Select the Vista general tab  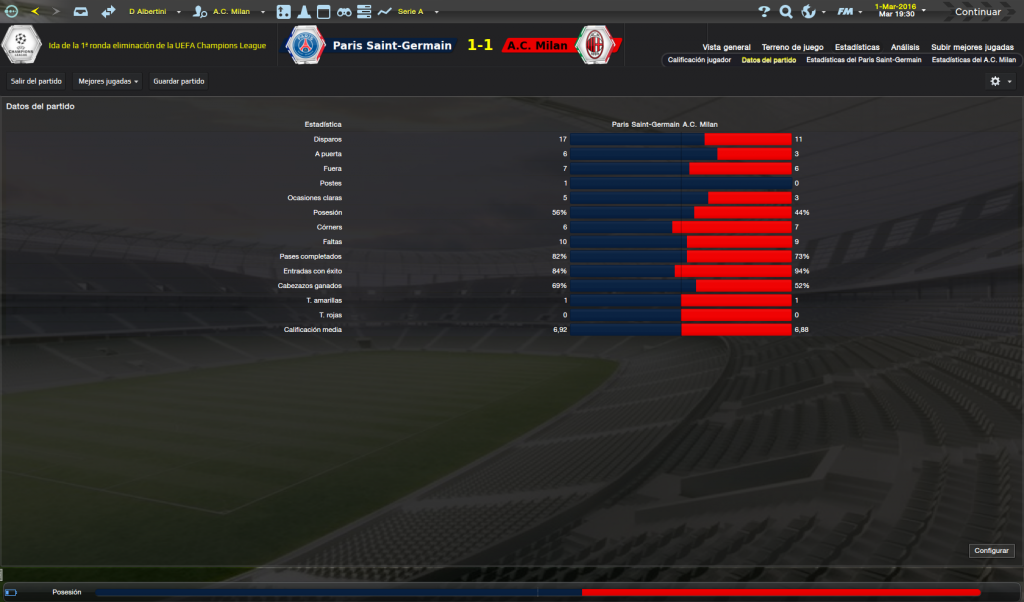click(726, 47)
